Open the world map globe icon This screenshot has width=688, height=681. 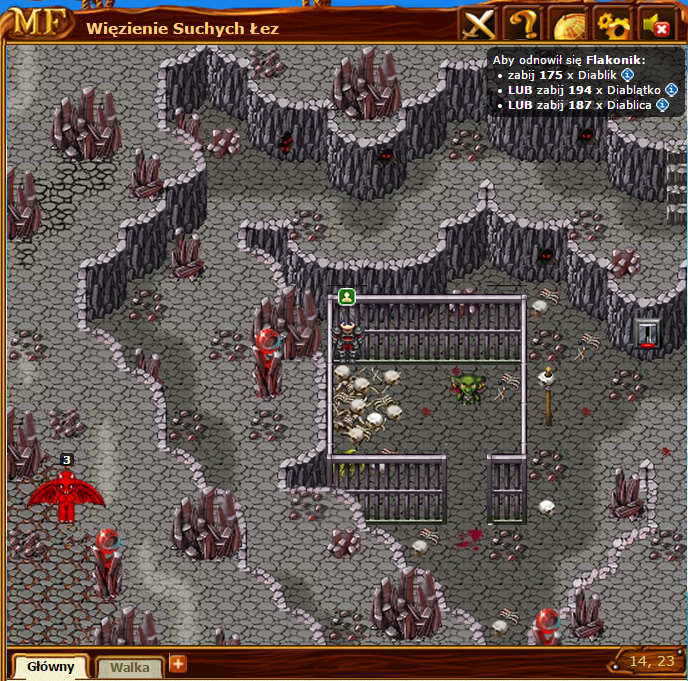pos(567,24)
